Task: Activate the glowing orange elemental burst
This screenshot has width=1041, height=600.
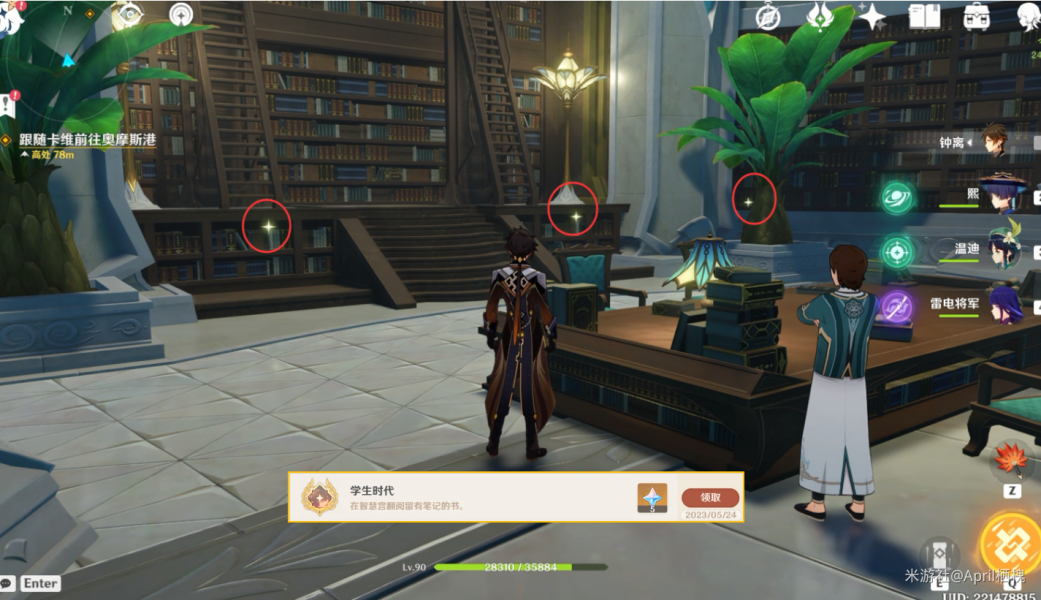Action: pos(1011,545)
